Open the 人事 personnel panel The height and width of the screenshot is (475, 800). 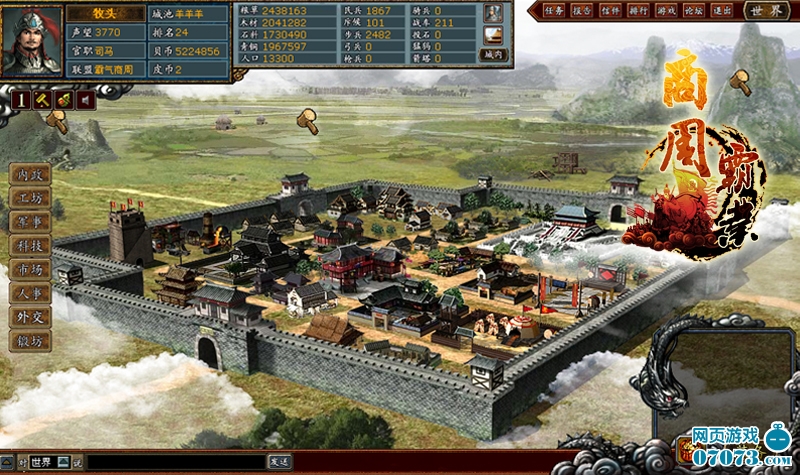pos(29,294)
